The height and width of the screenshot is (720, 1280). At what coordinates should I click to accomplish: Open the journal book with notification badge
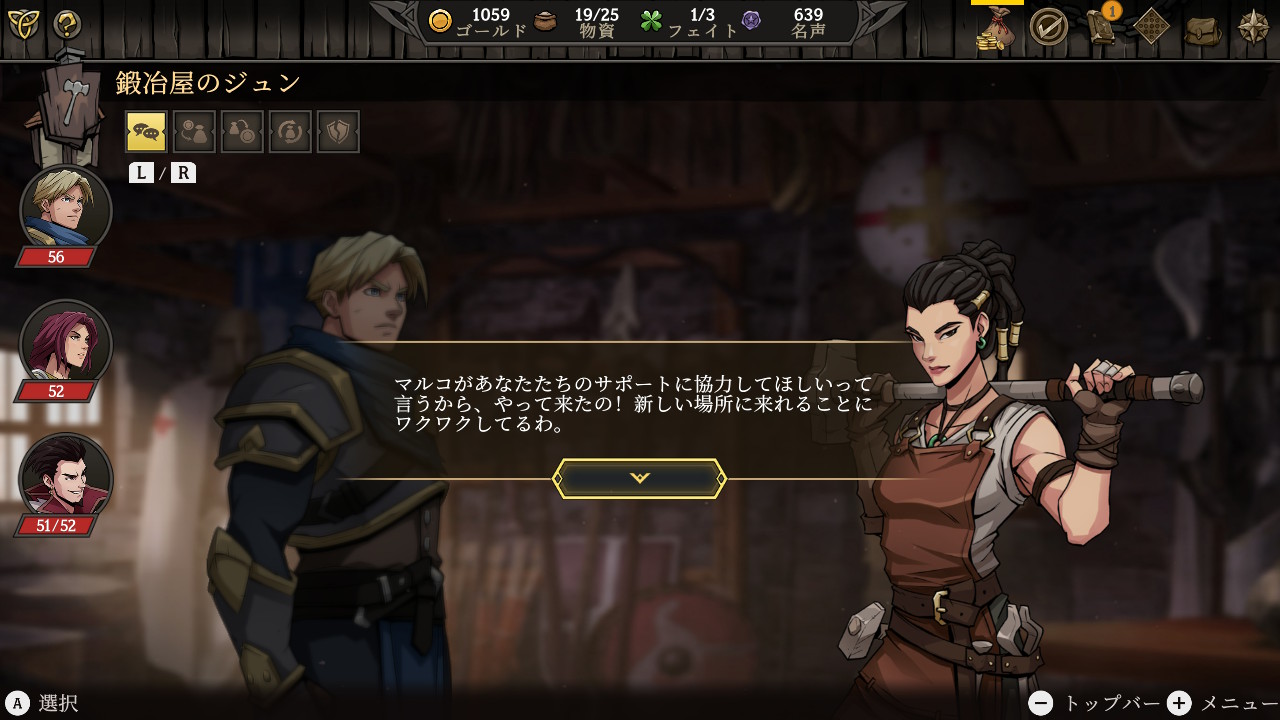(1102, 27)
